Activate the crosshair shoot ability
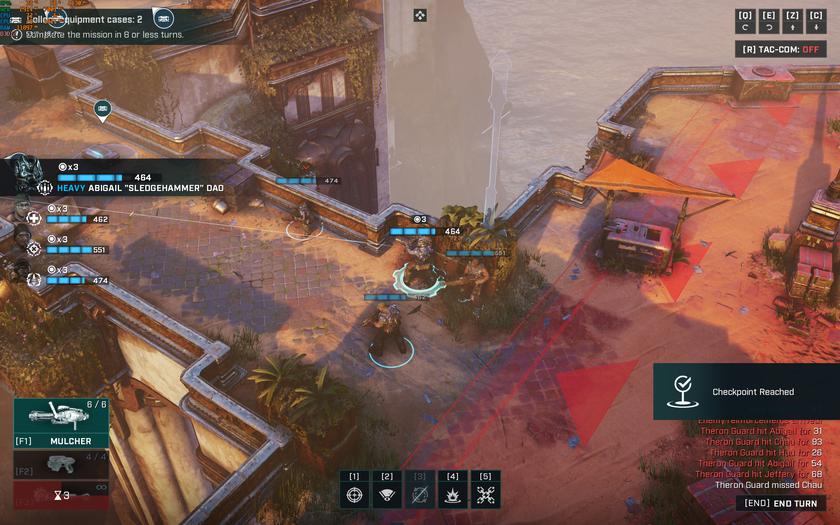Image resolution: width=840 pixels, height=525 pixels. [354, 495]
